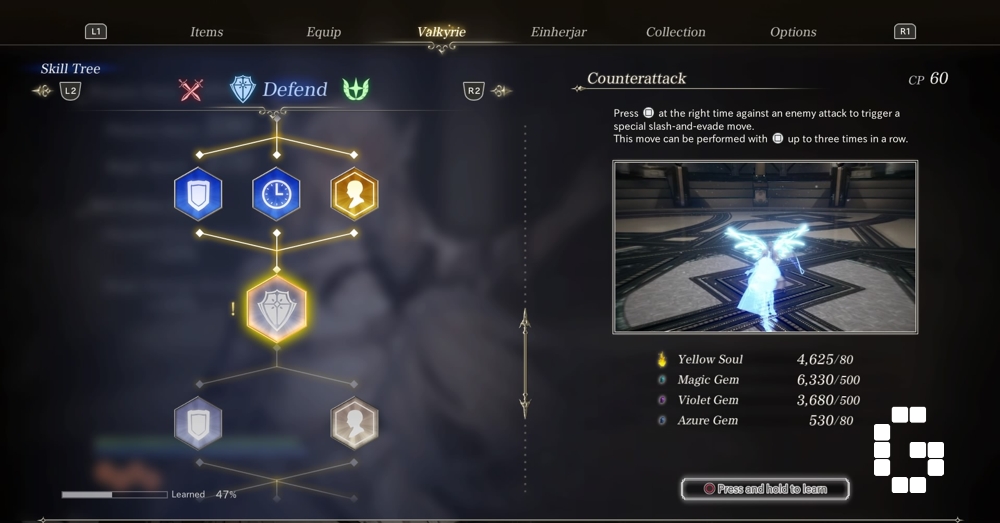Image resolution: width=1000 pixels, height=523 pixels.
Task: Choose the gold figure skill node
Action: click(x=354, y=193)
